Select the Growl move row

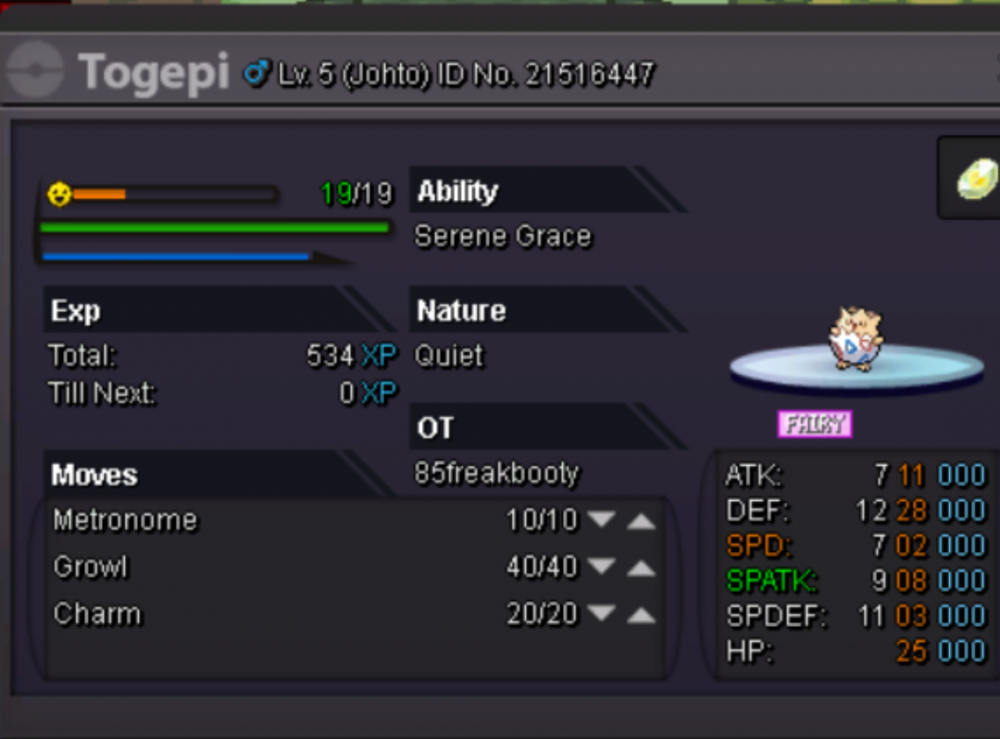click(90, 567)
